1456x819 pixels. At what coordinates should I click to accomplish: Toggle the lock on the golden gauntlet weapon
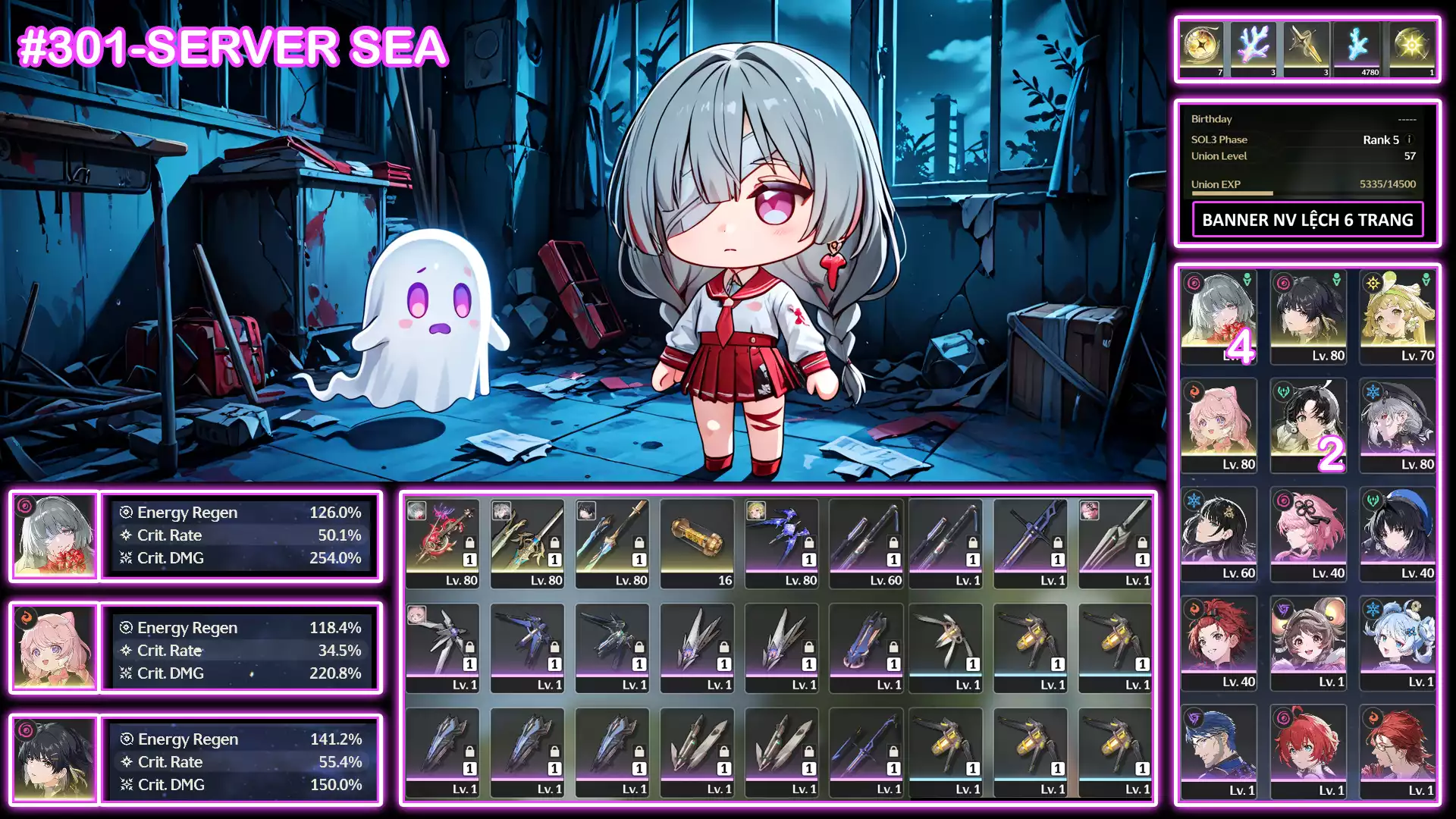(x=1057, y=651)
